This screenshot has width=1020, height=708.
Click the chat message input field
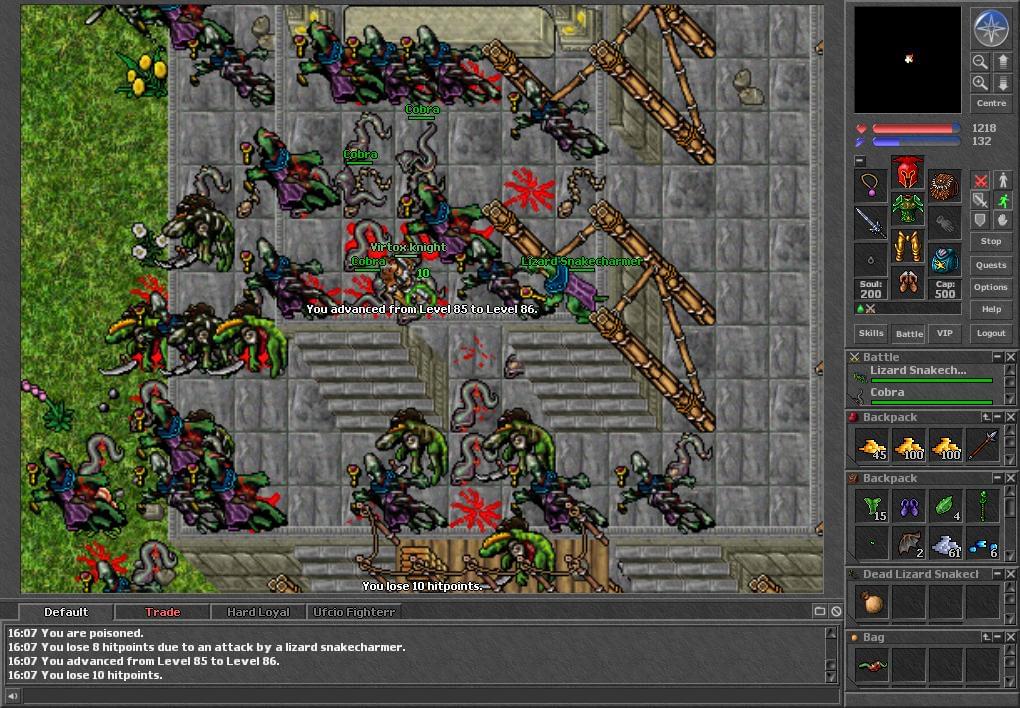pos(420,696)
